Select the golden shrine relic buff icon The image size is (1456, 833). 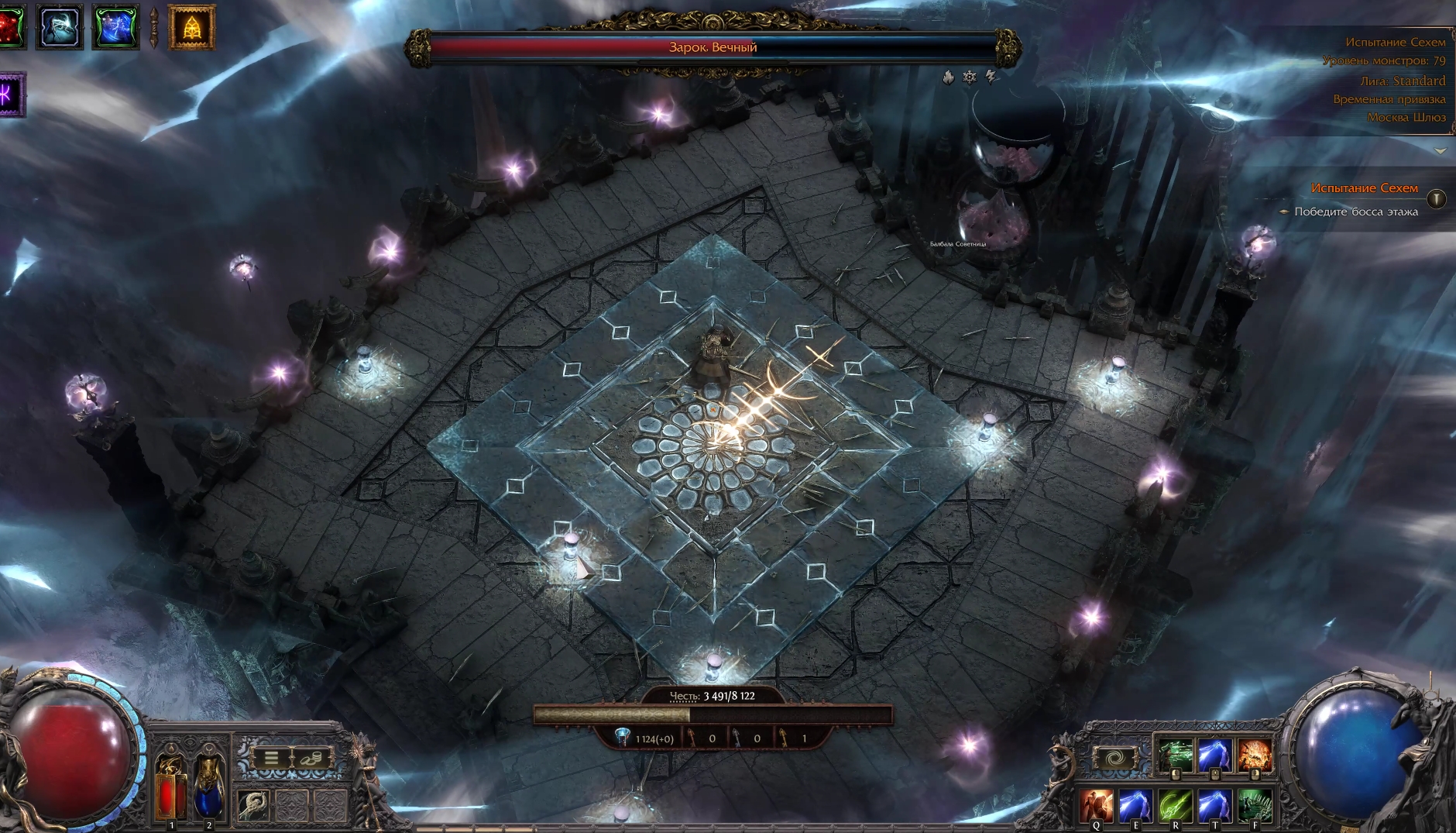[191, 27]
